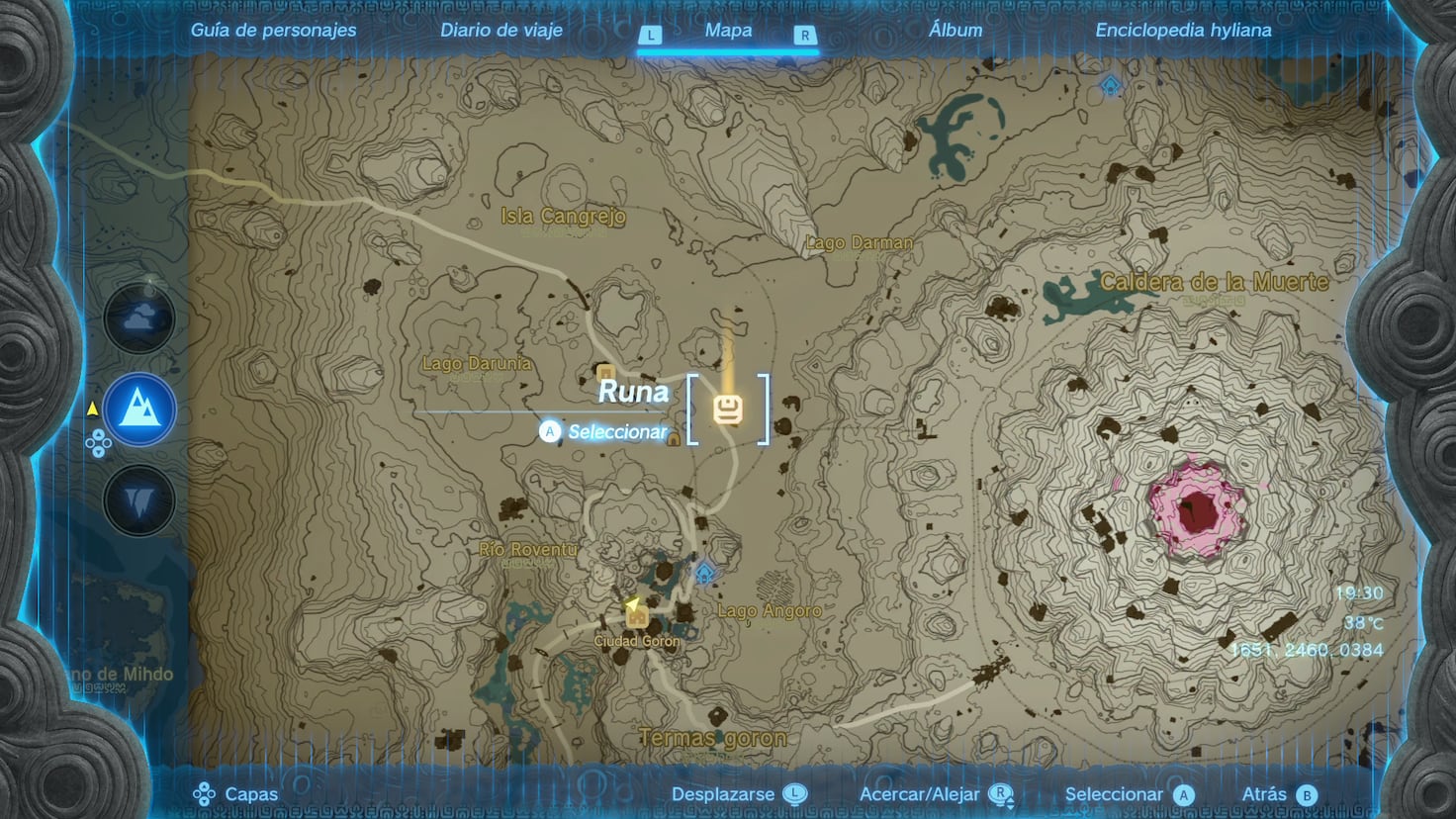This screenshot has width=1456, height=819.
Task: Open Enciclopedia hyliana
Action: coord(1183,30)
